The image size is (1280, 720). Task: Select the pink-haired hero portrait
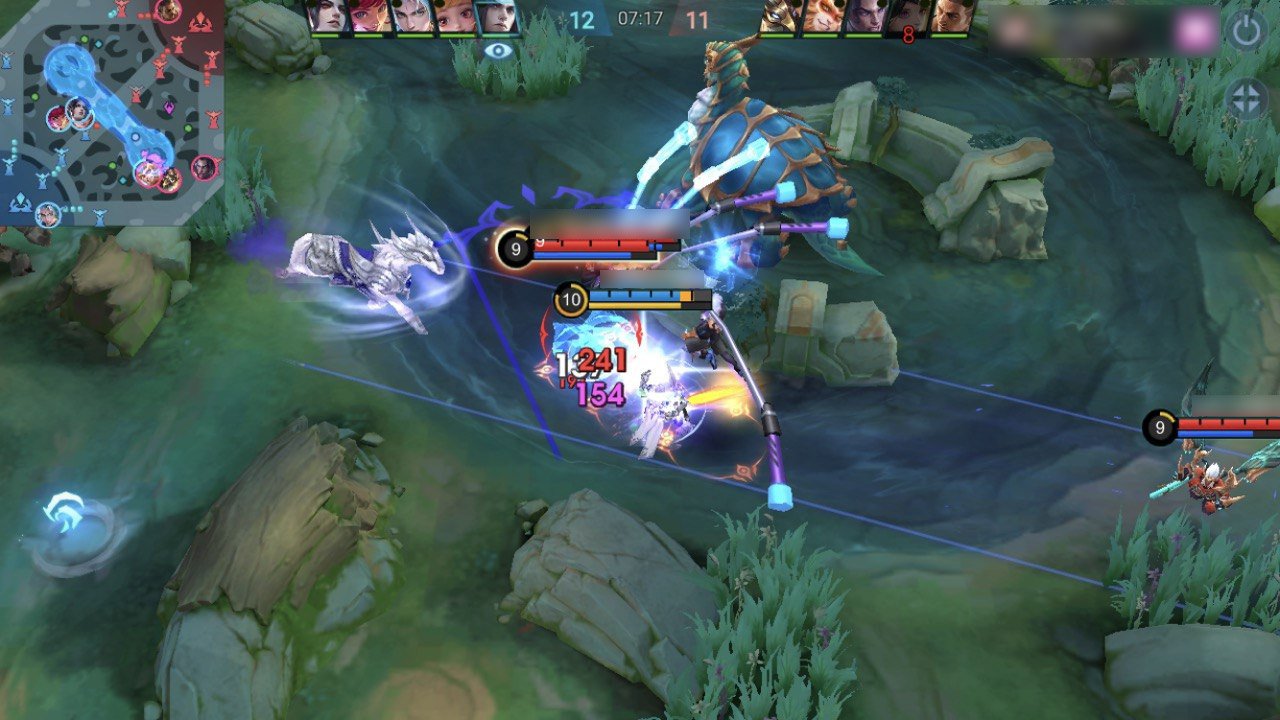[x=371, y=17]
